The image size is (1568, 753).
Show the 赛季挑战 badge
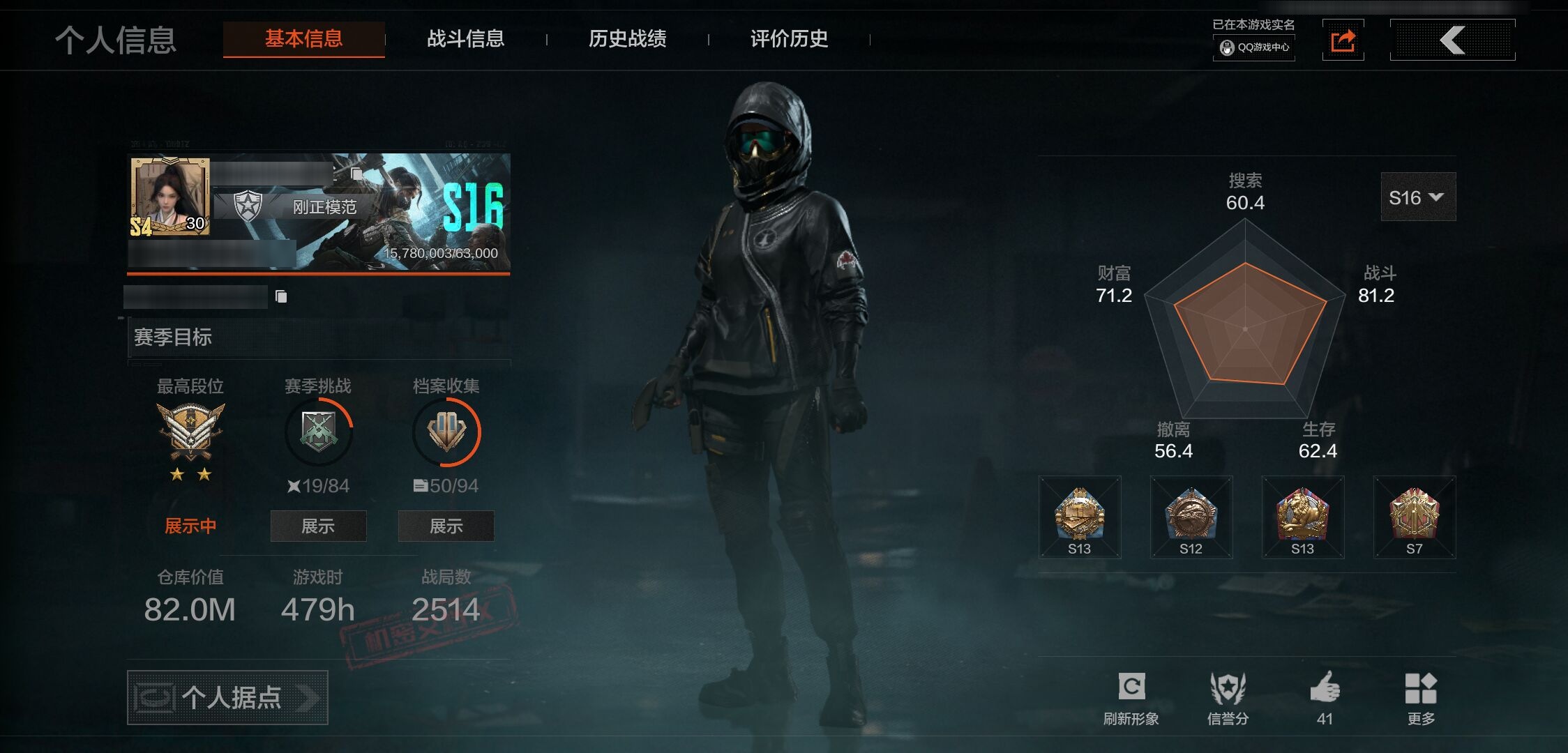pyautogui.click(x=318, y=526)
